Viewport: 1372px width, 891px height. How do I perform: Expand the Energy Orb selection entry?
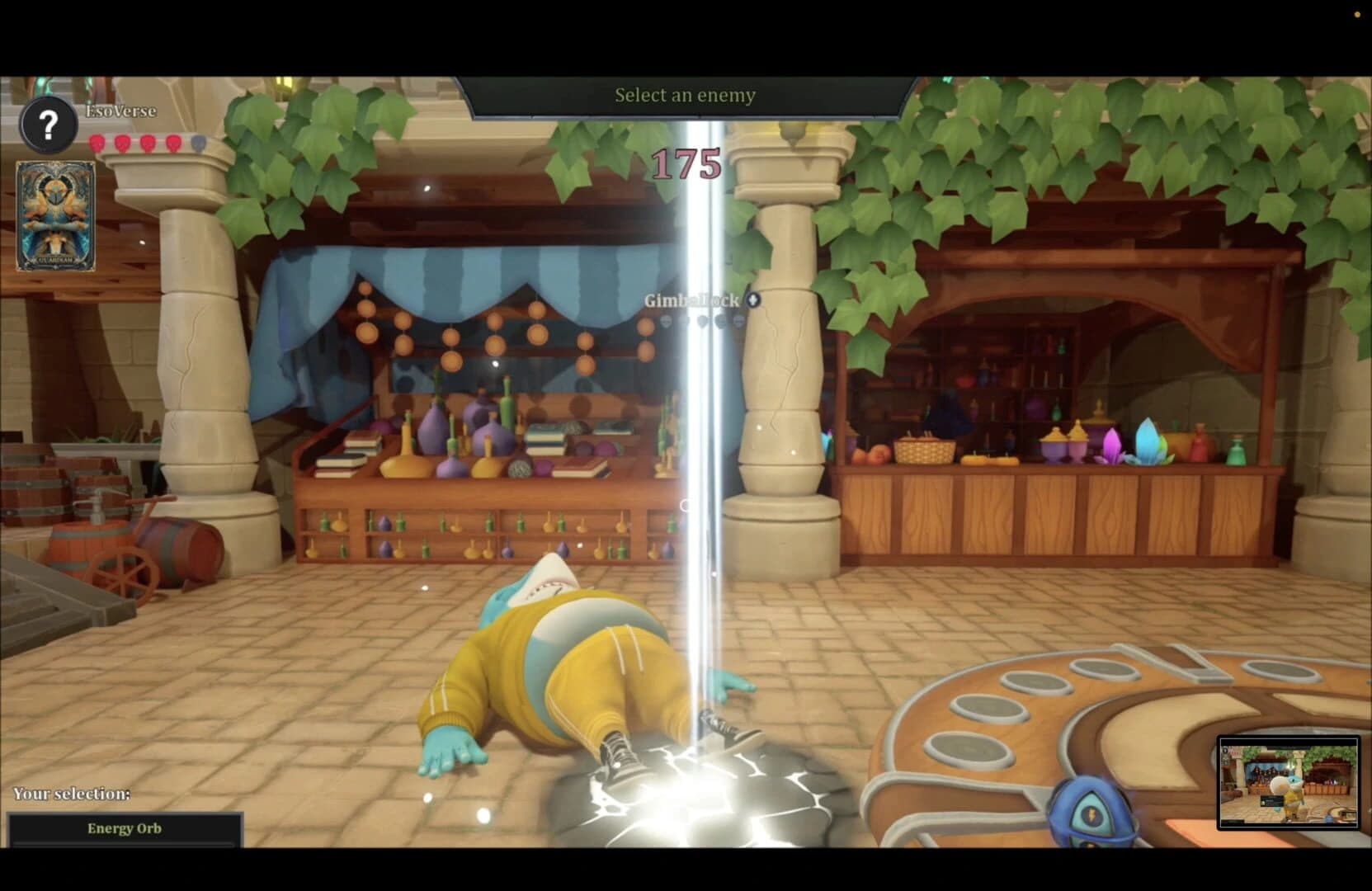pos(125,828)
